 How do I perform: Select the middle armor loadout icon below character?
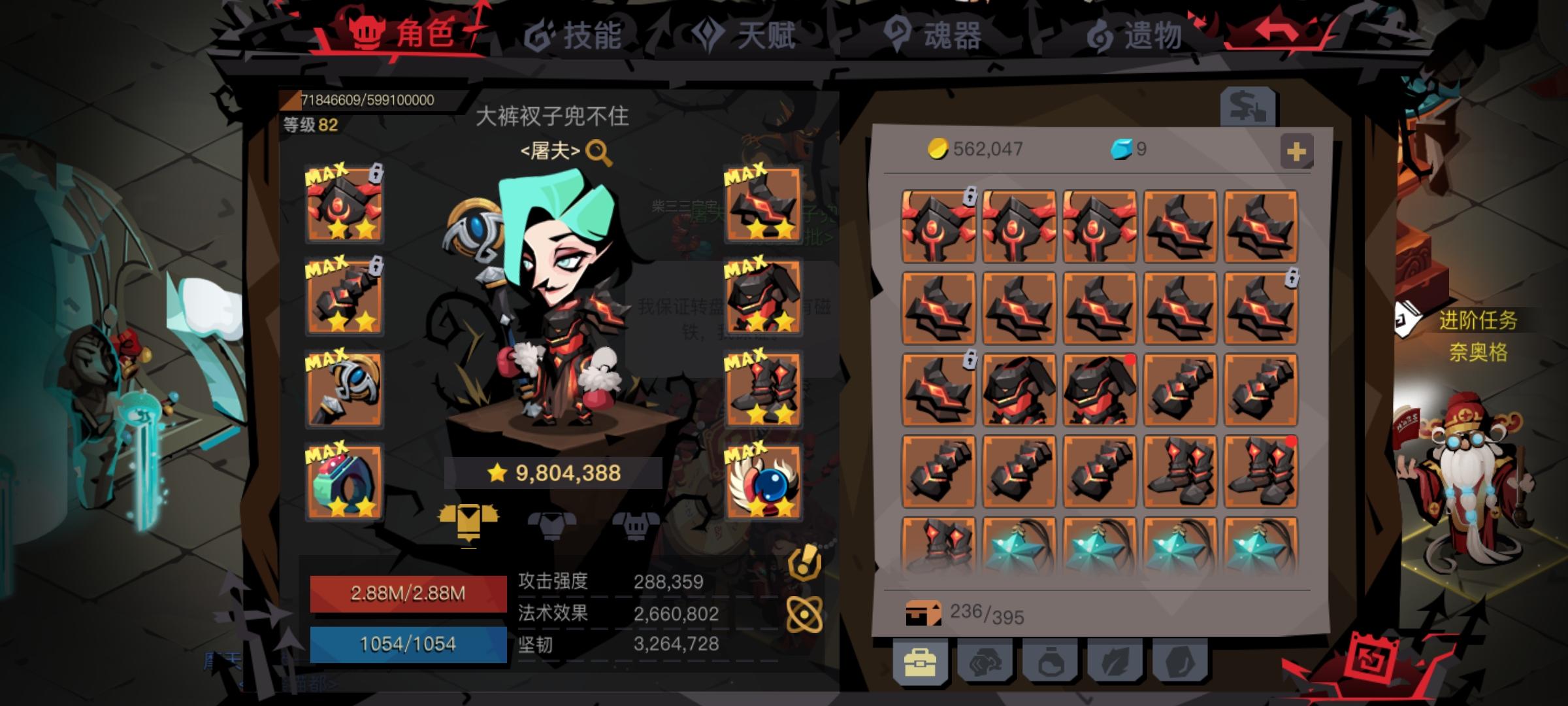click(x=553, y=525)
